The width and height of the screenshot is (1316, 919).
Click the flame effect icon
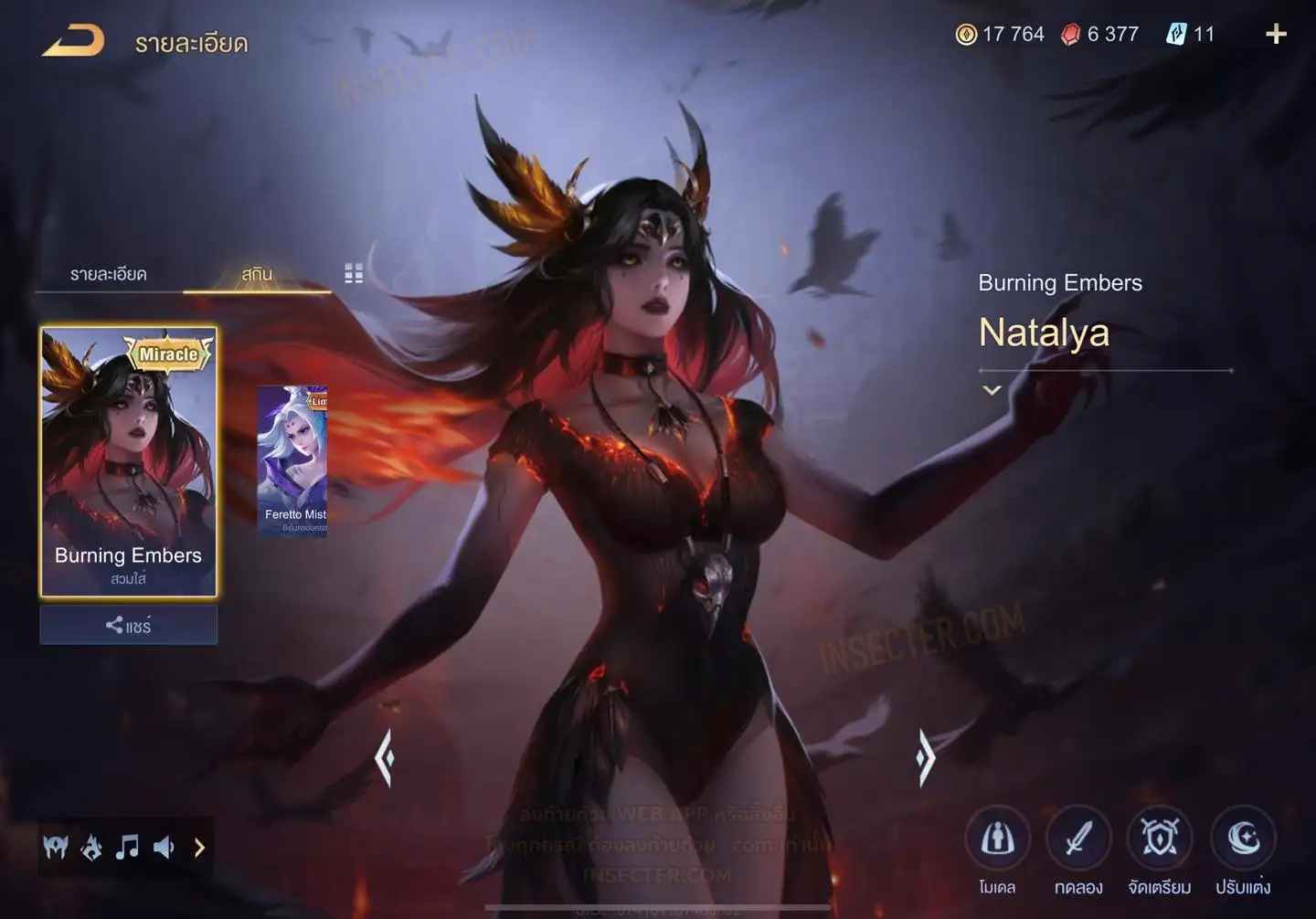pos(91,848)
